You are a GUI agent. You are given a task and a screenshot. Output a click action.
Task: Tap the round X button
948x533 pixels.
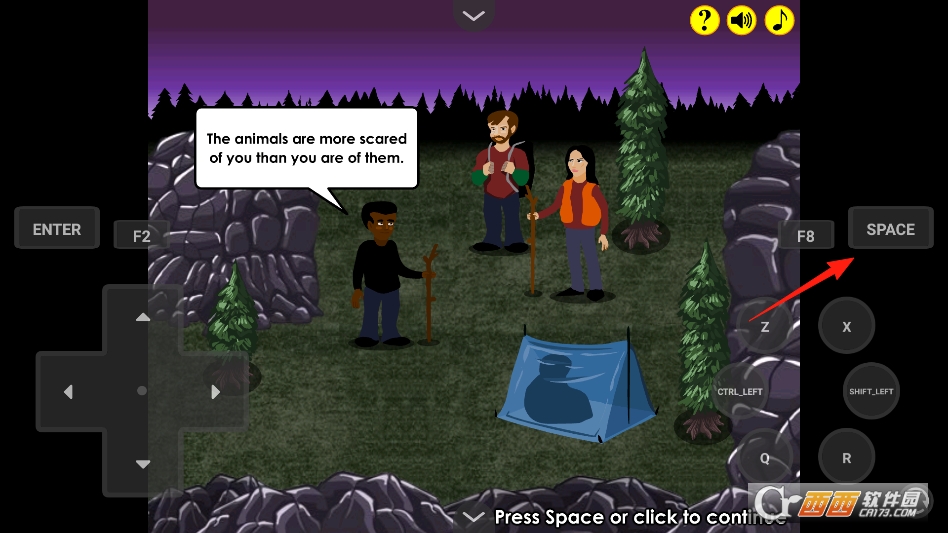[x=847, y=327]
